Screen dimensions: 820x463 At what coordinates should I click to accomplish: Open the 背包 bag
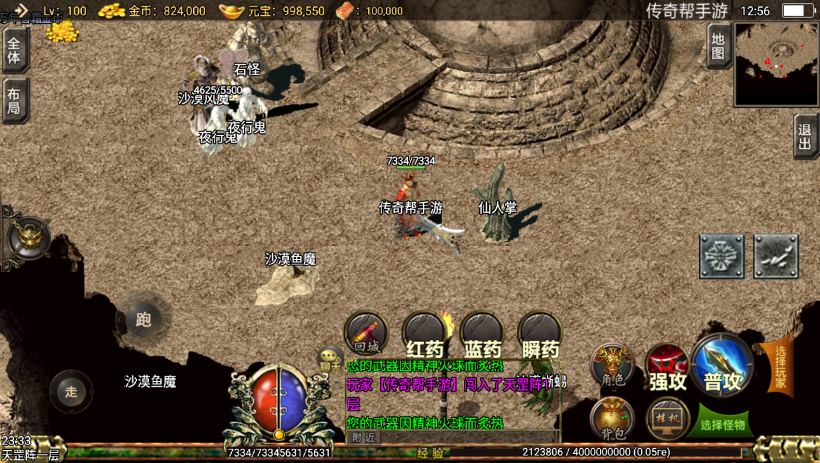point(611,418)
